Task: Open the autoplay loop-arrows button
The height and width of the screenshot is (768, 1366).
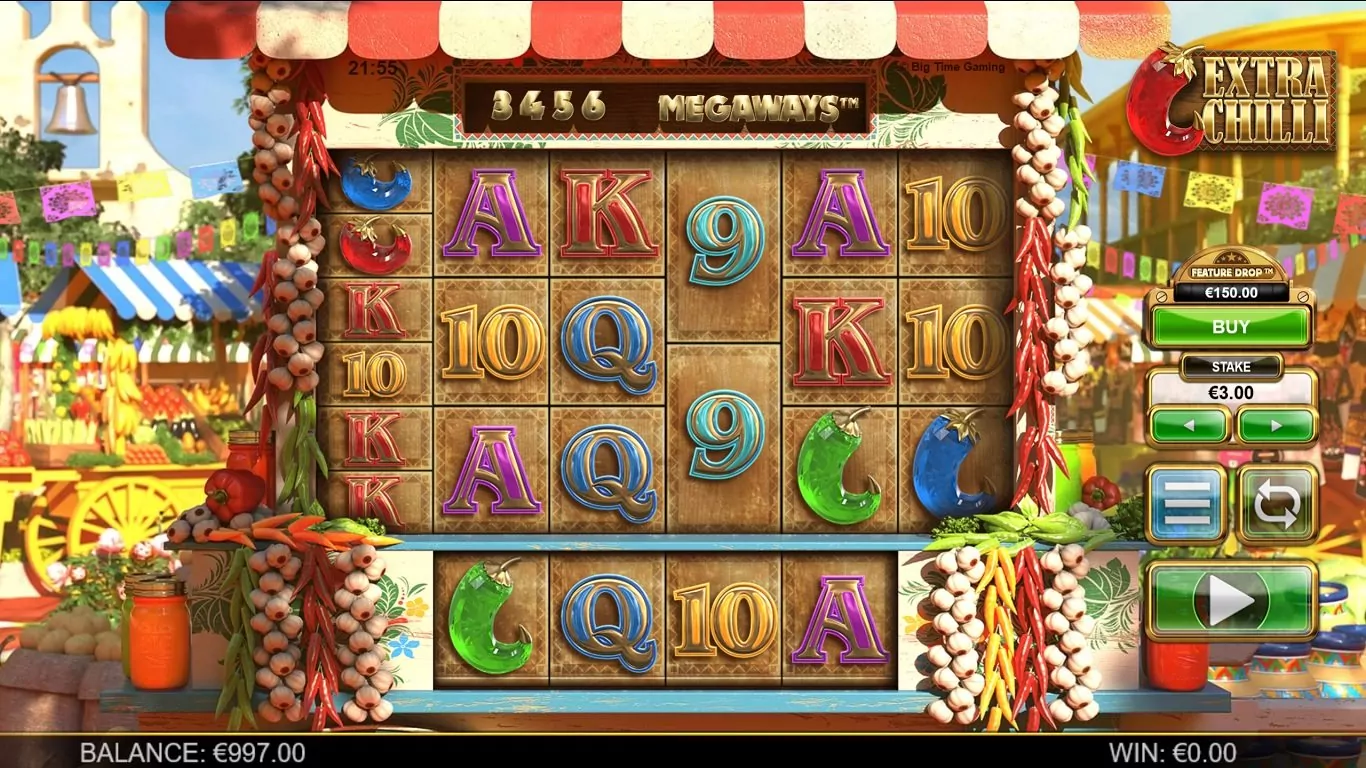Action: 1277,505
